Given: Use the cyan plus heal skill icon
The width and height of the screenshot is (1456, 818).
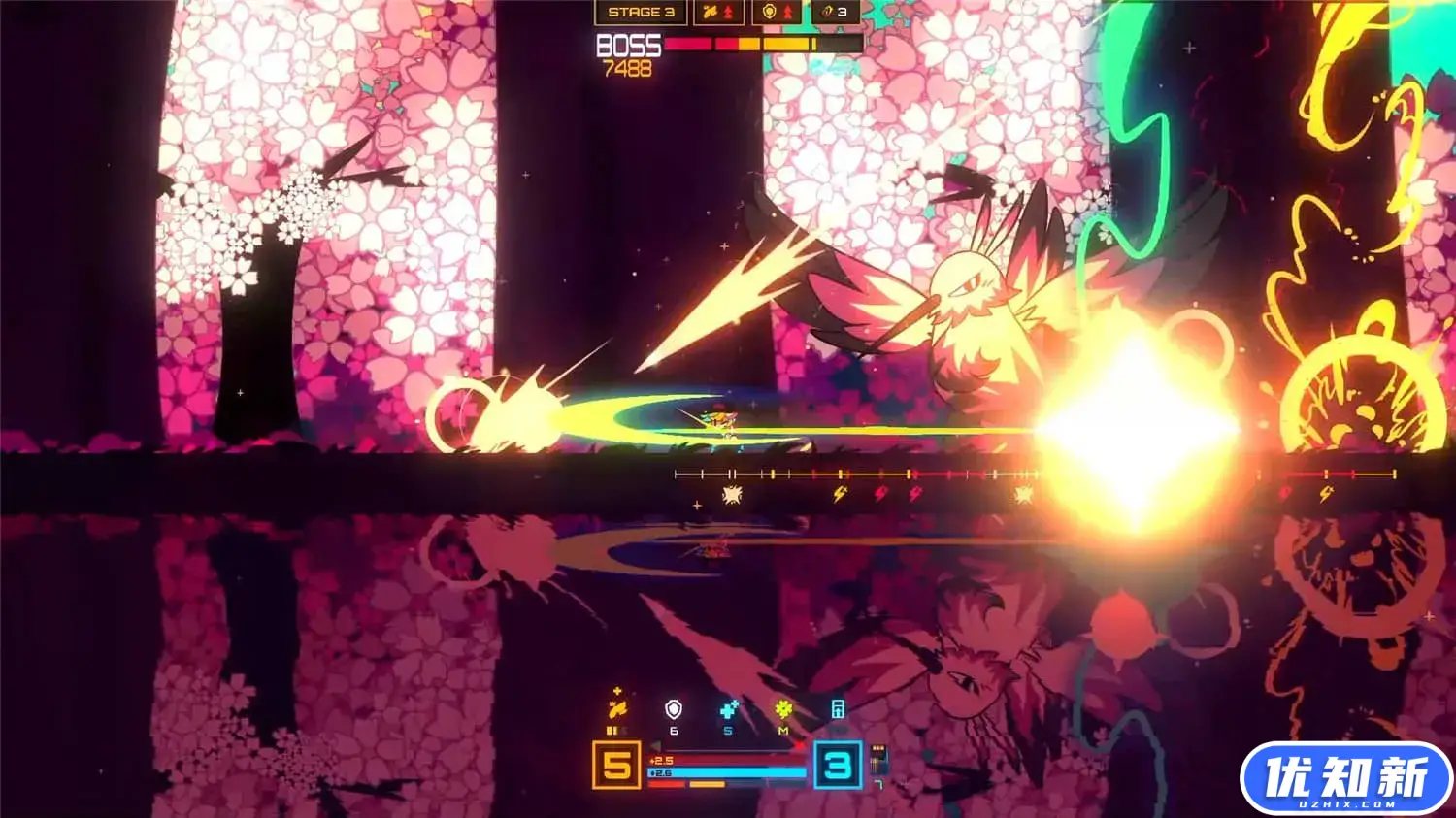Looking at the screenshot, I should click(728, 710).
